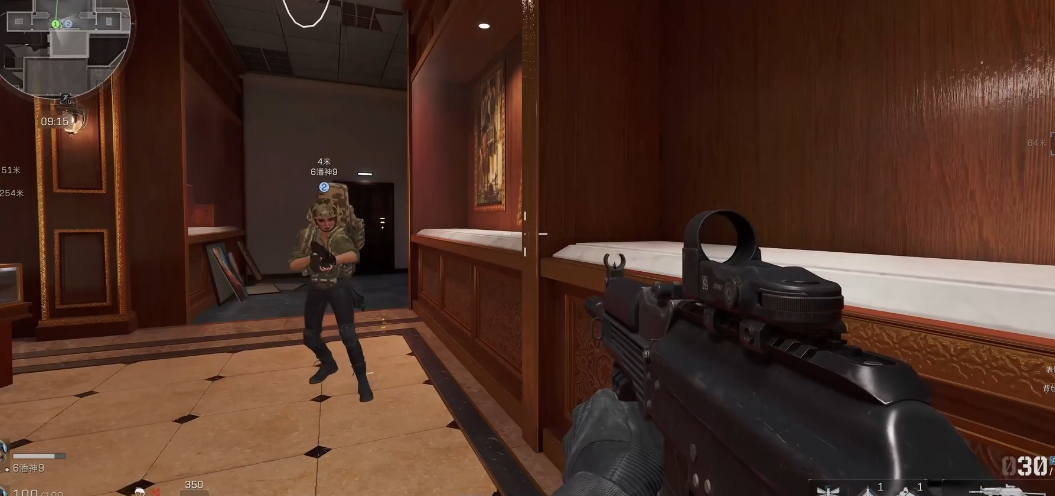Select the teammate marker above the ally's head
Screen dimensions: 1055x496
324,186
